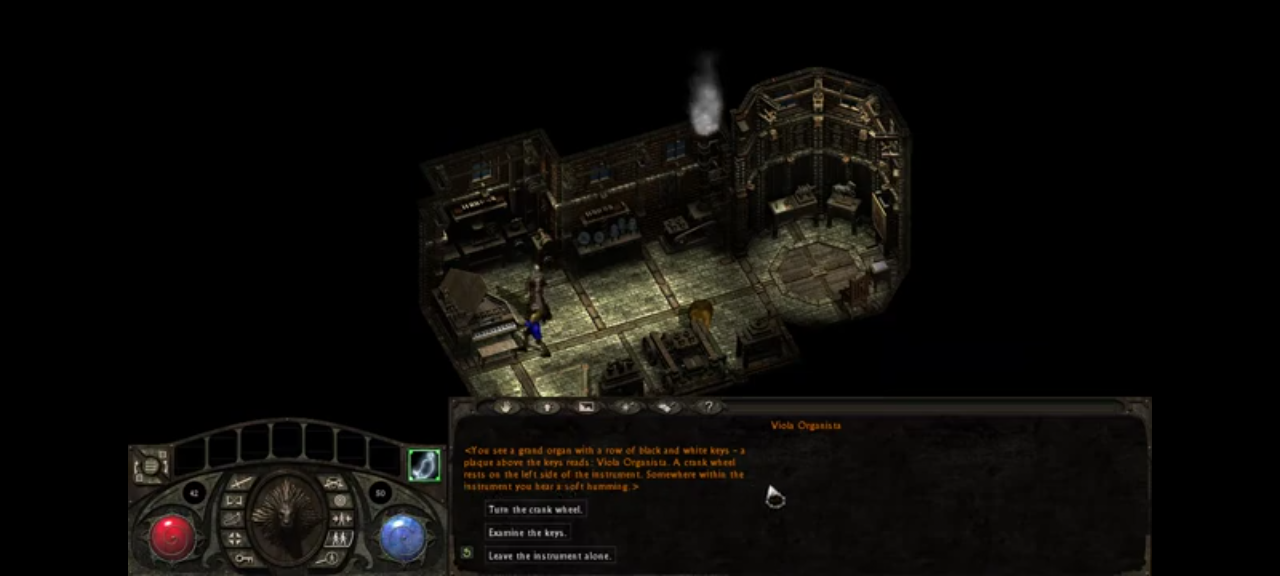This screenshot has height=576, width=1280.
Task: Click the figures-with-arrows formation button
Action: coord(340,519)
